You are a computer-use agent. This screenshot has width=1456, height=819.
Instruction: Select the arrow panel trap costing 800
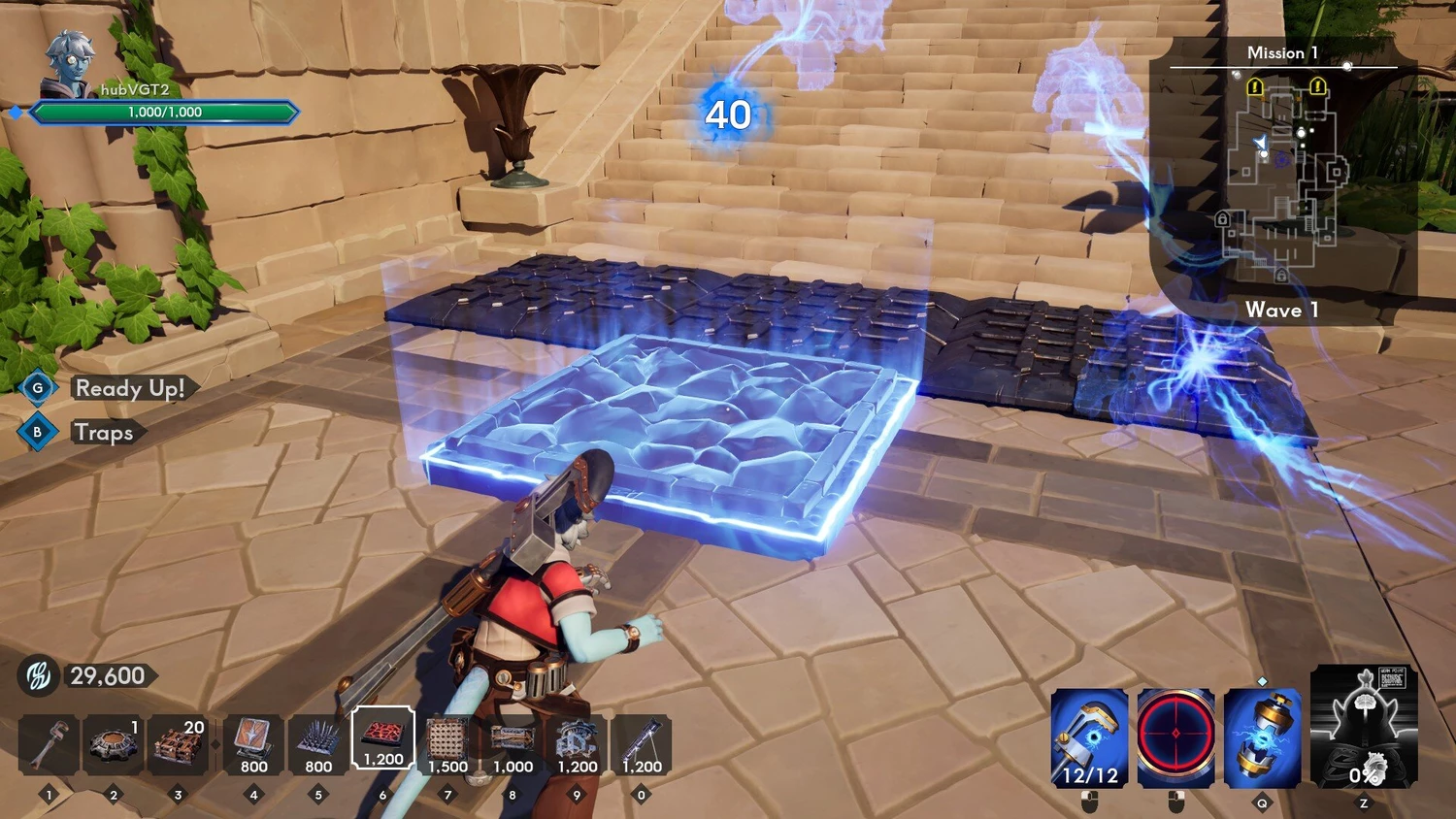pos(253,744)
